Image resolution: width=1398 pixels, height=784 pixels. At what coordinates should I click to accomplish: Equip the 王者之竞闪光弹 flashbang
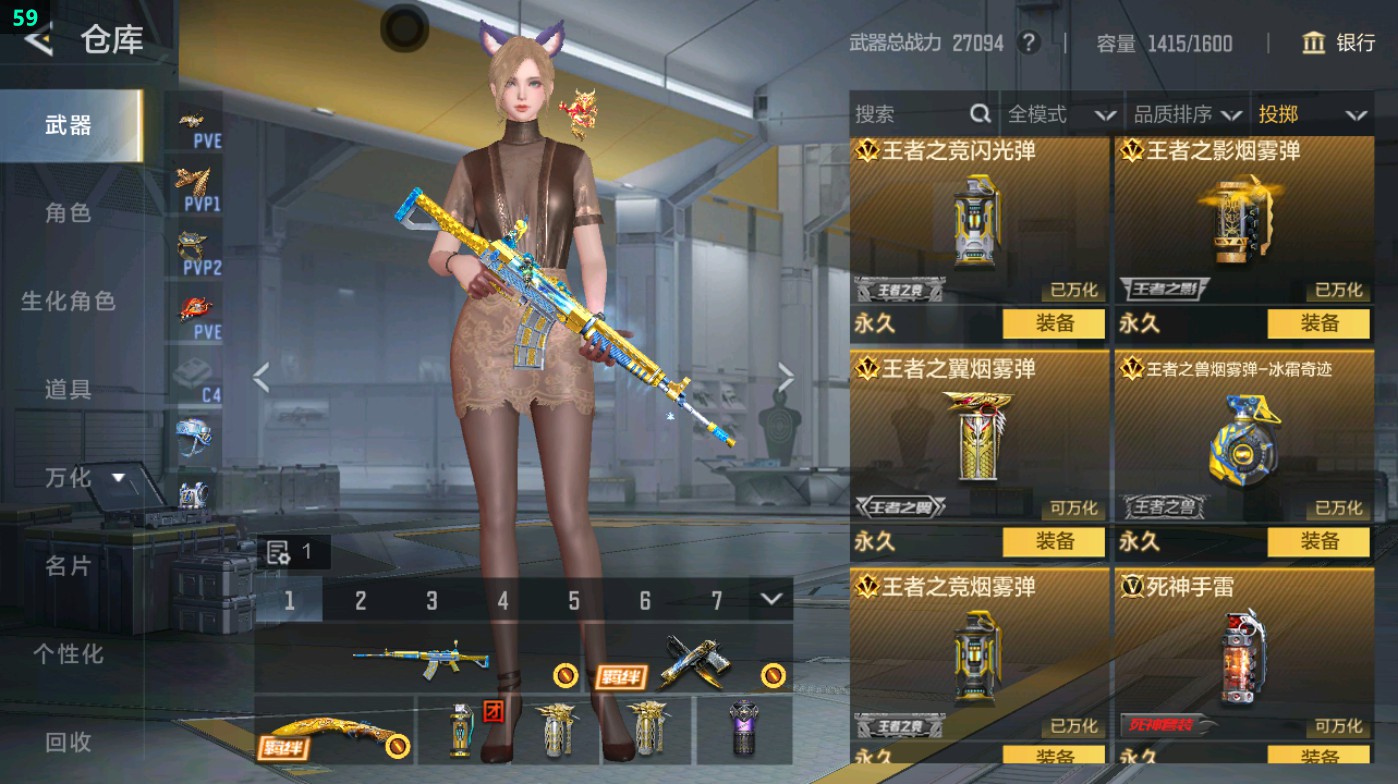tap(1055, 325)
